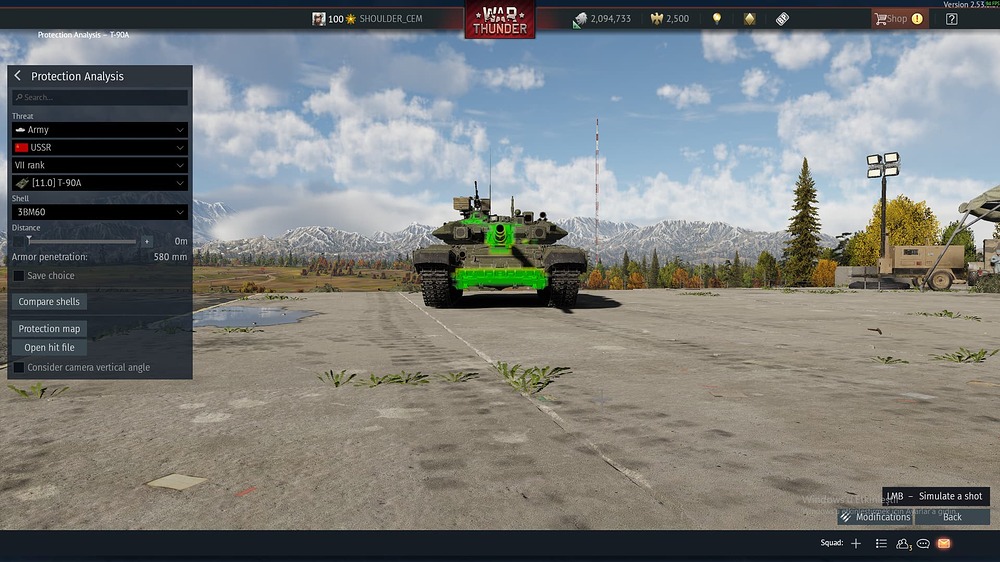Tick the Save choice checkbox

19,276
